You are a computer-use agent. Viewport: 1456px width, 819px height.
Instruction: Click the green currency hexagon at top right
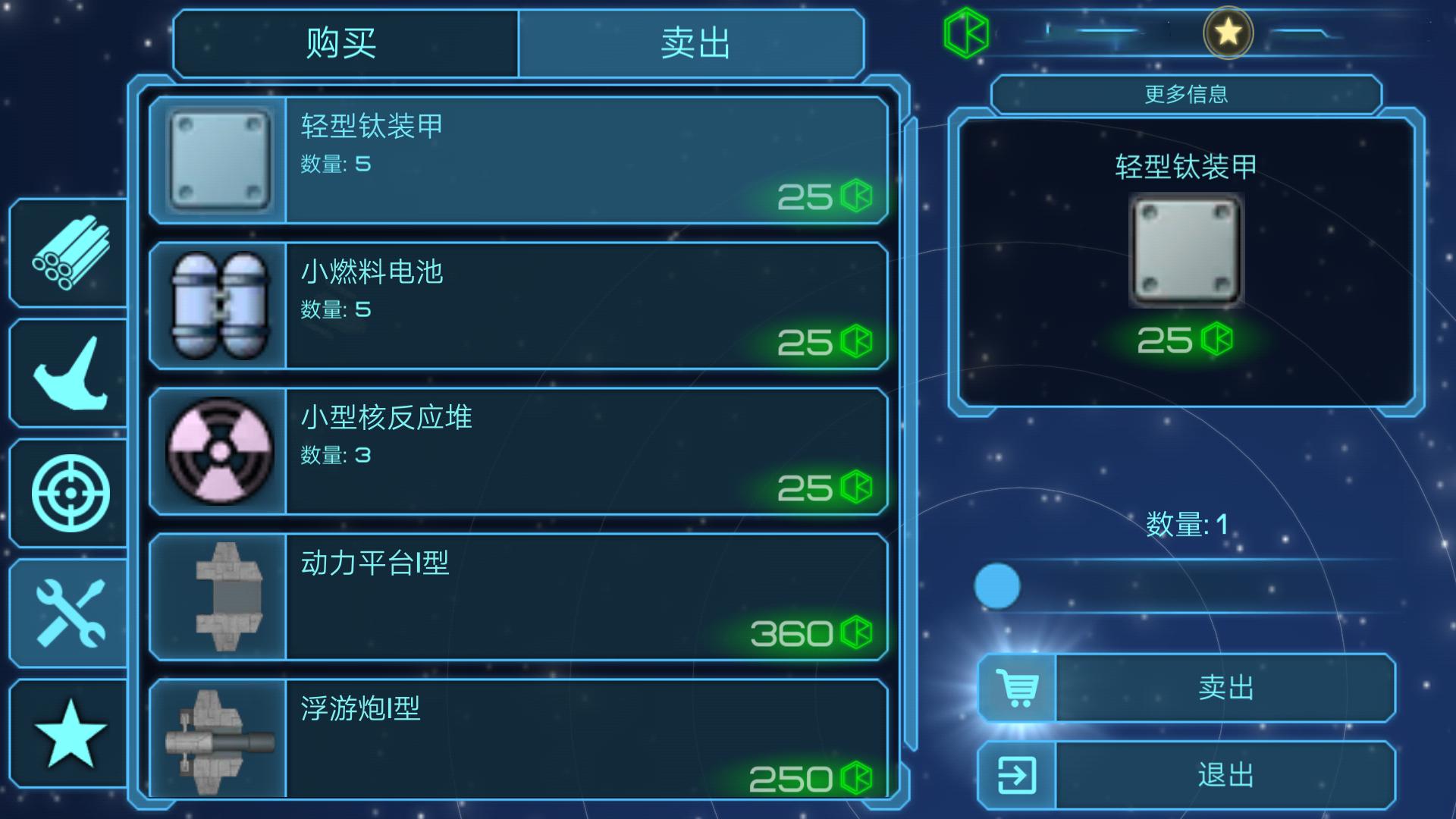(967, 32)
